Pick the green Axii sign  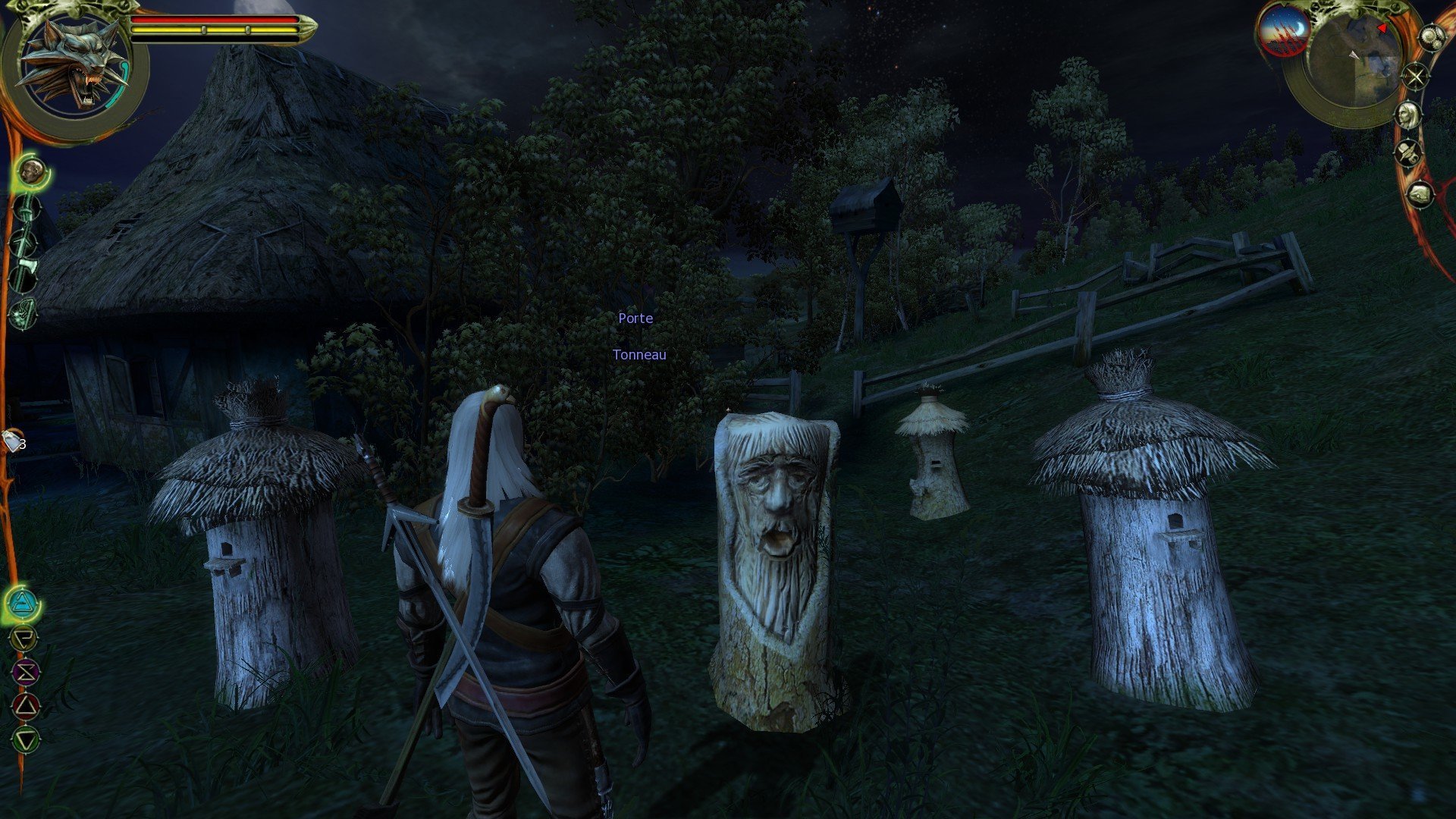(26, 739)
